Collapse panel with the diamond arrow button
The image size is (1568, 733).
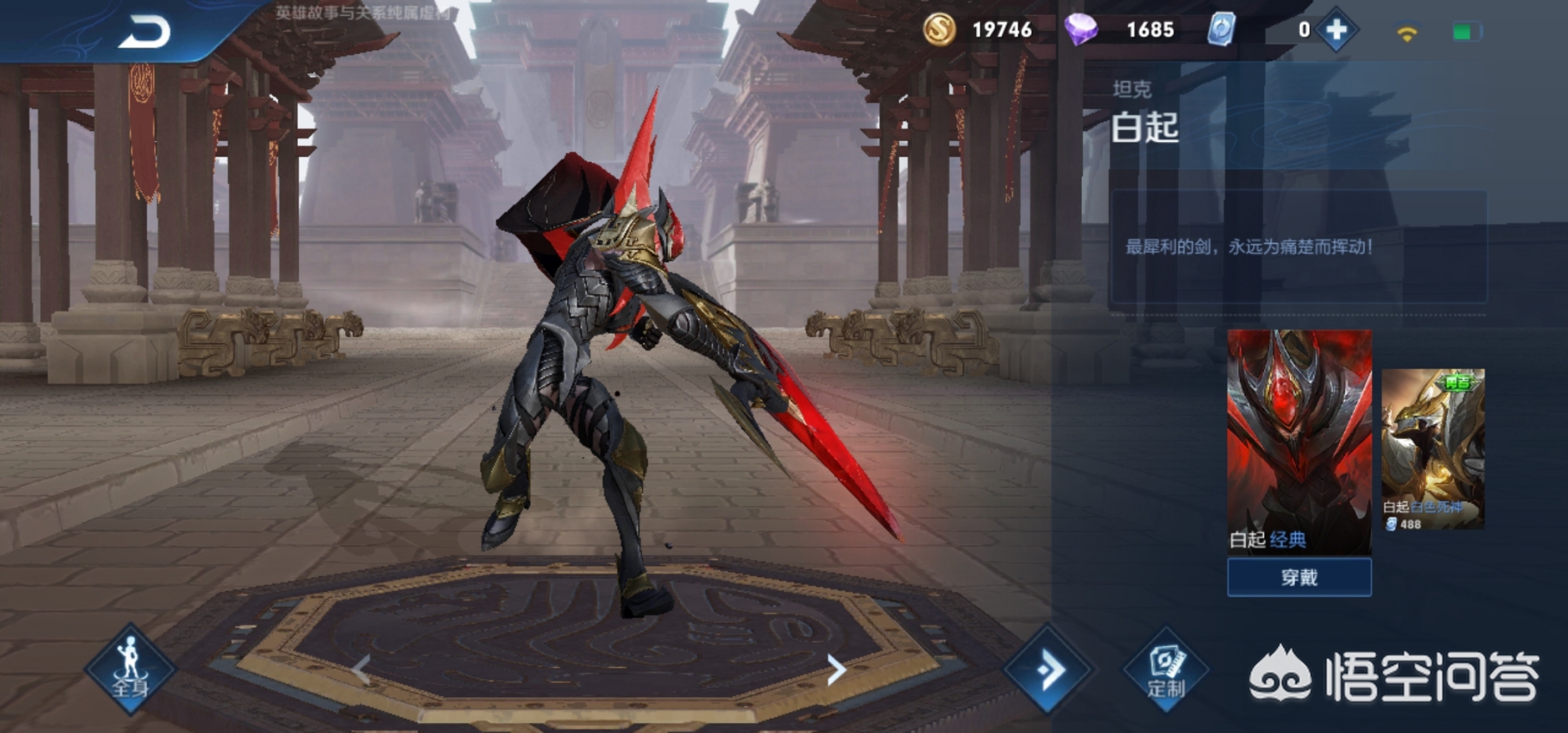point(1048,669)
